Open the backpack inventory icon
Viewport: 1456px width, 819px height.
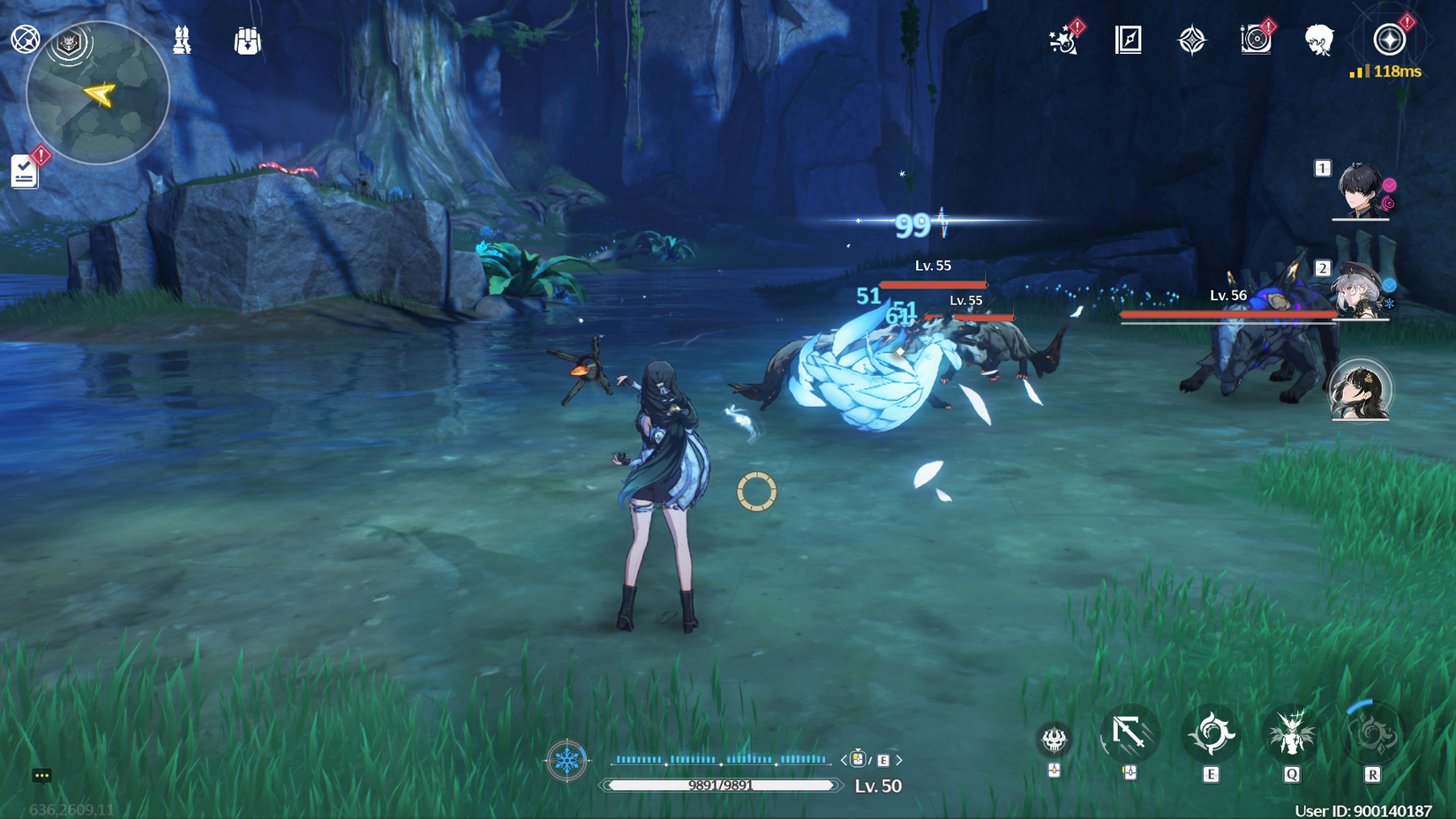tap(248, 40)
